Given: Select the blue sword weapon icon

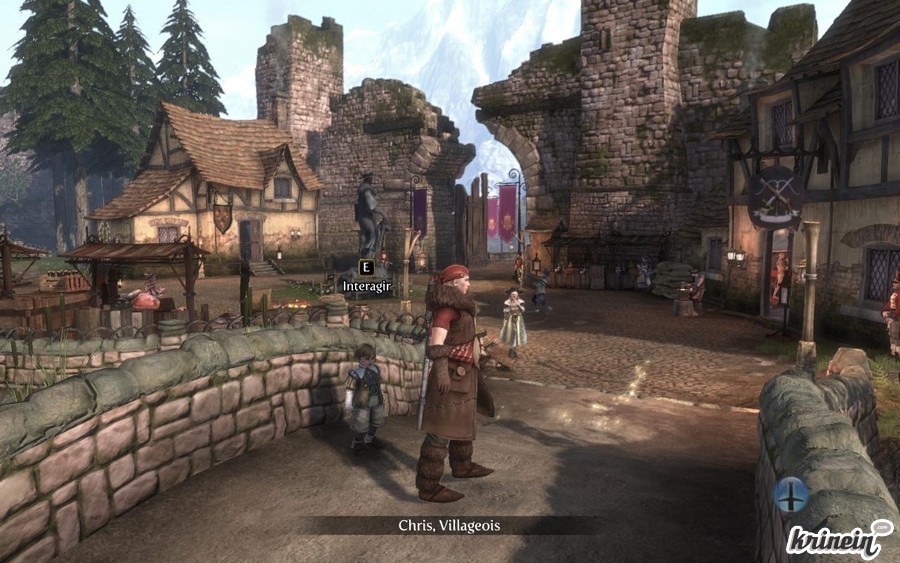Looking at the screenshot, I should tap(791, 494).
